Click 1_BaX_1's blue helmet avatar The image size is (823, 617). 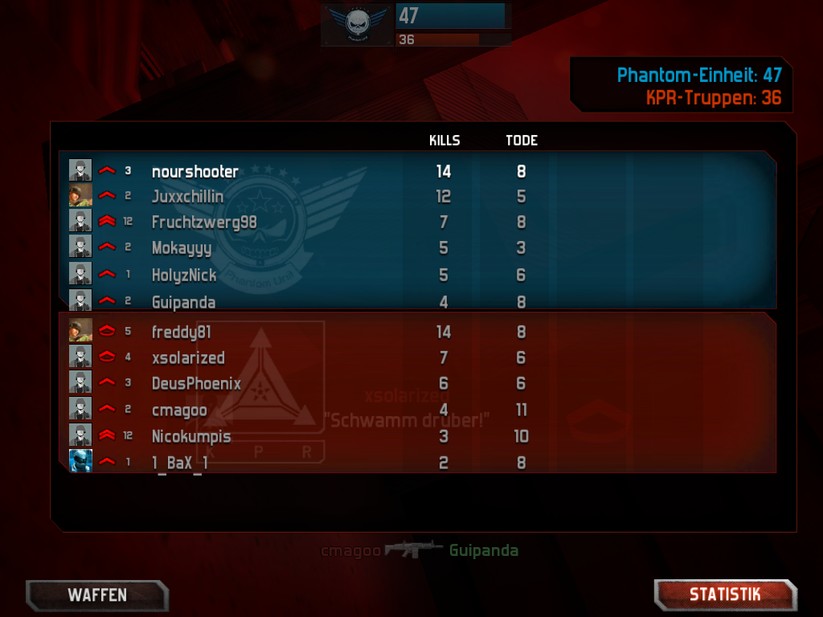click(x=81, y=461)
